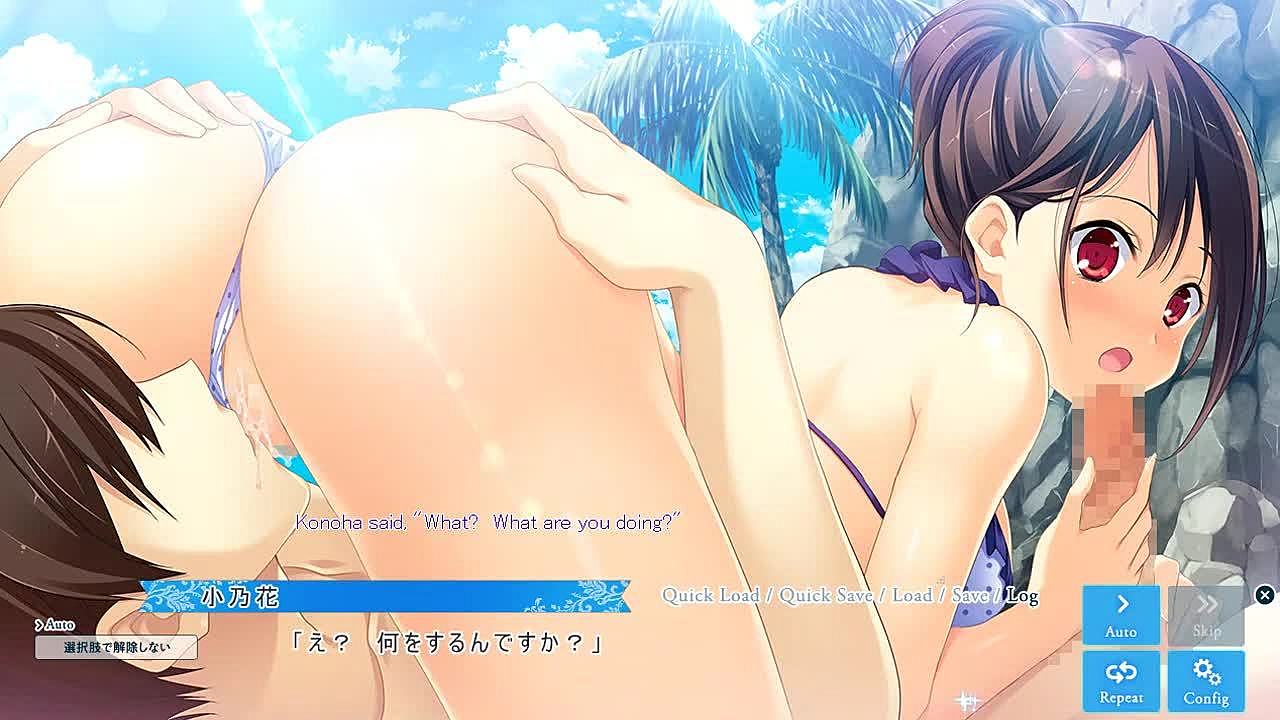
Task: Toggle the blue Auto play button
Action: click(x=1121, y=615)
